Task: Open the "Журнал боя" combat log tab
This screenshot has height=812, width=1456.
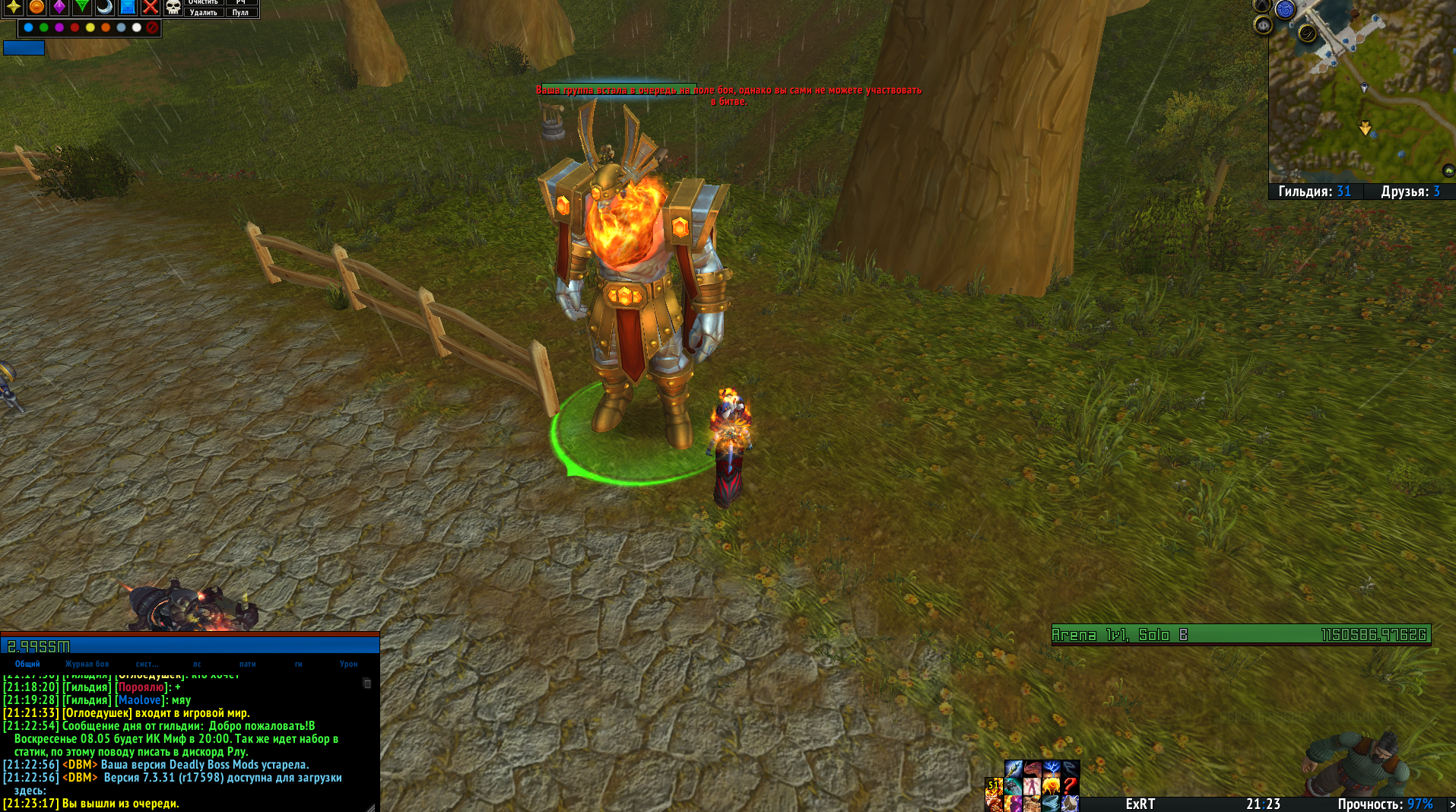Action: [87, 664]
